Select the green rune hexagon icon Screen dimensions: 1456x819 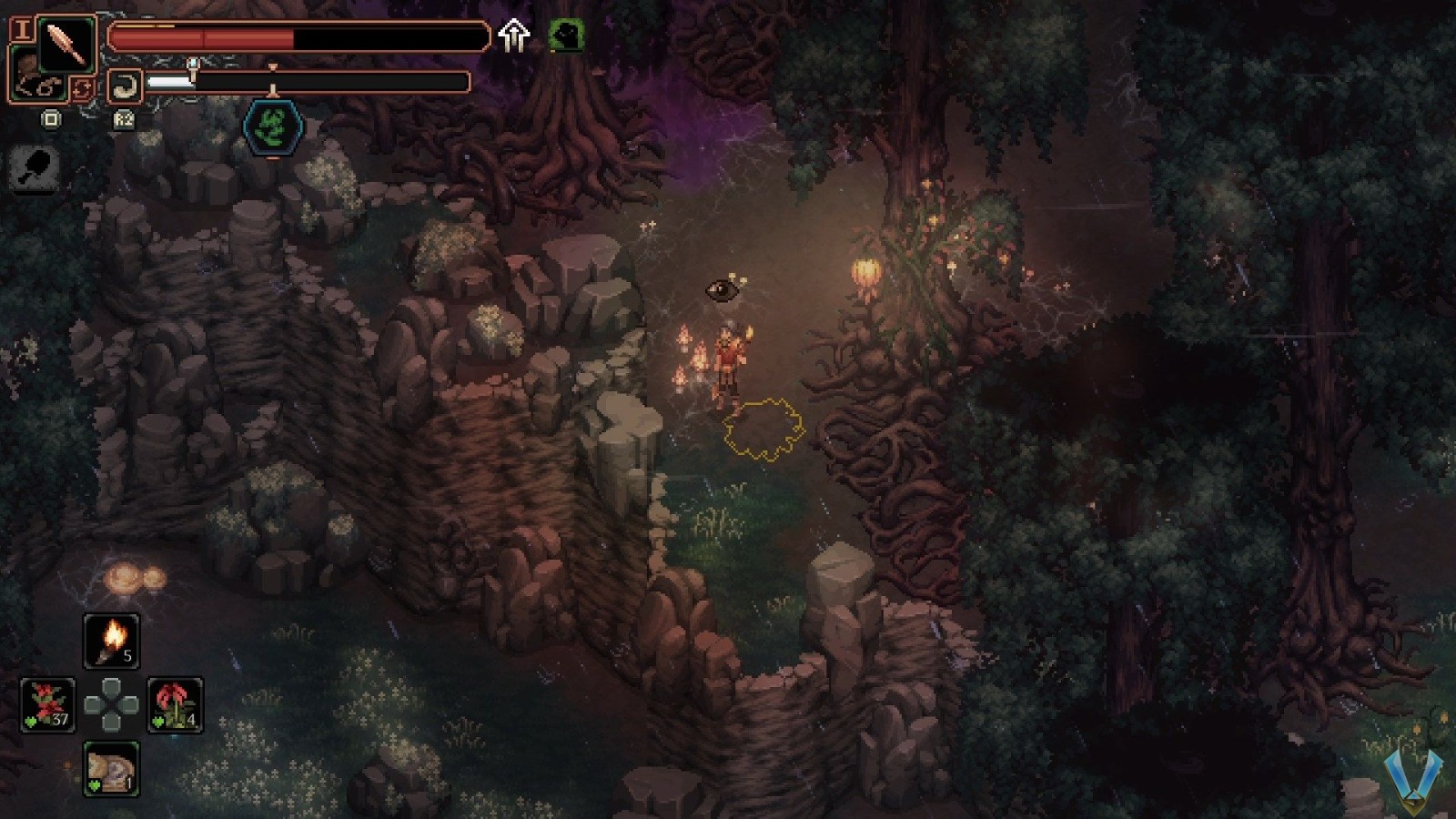pos(271,126)
